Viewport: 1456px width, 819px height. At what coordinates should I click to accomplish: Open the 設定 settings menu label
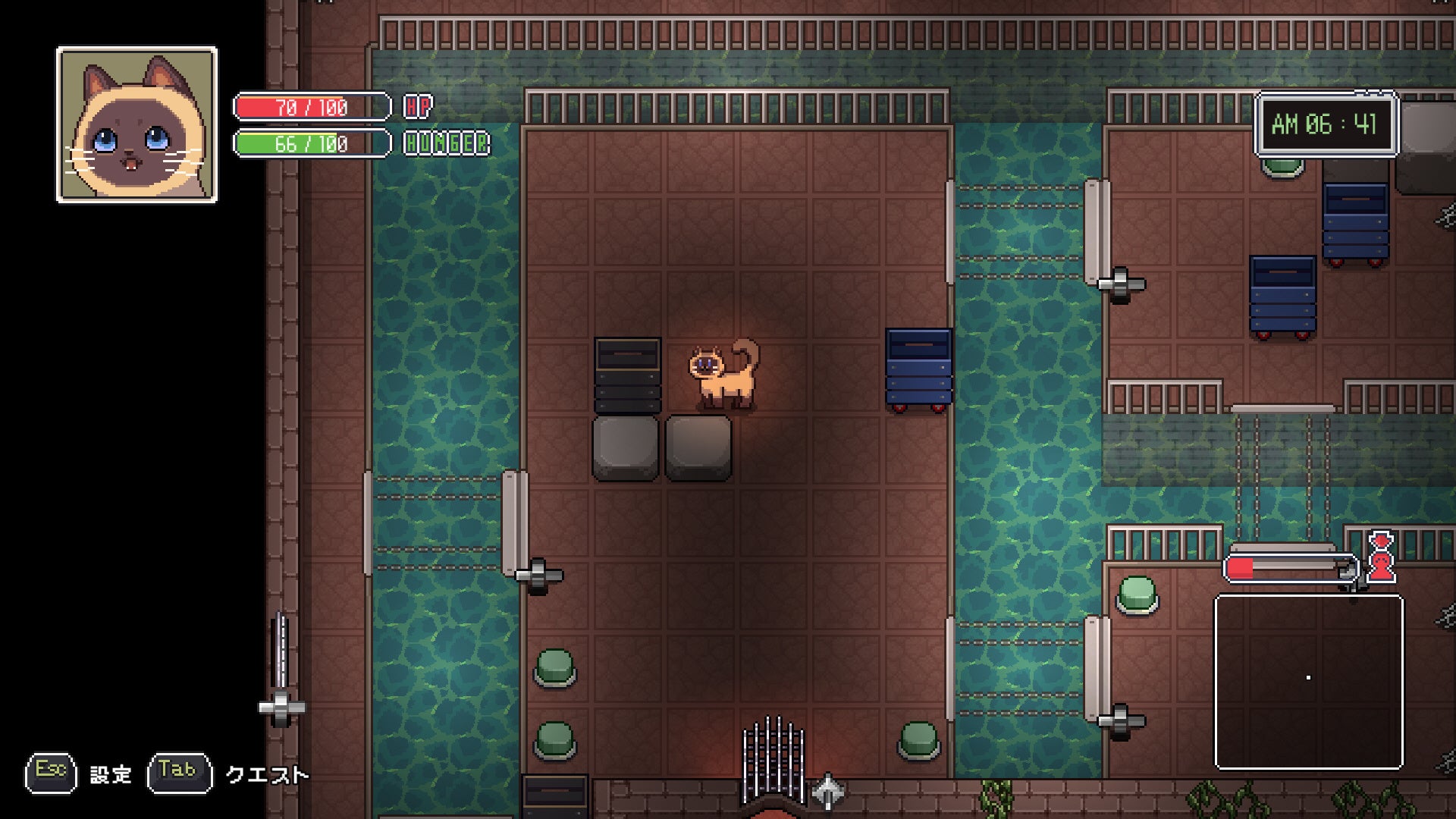tap(111, 774)
